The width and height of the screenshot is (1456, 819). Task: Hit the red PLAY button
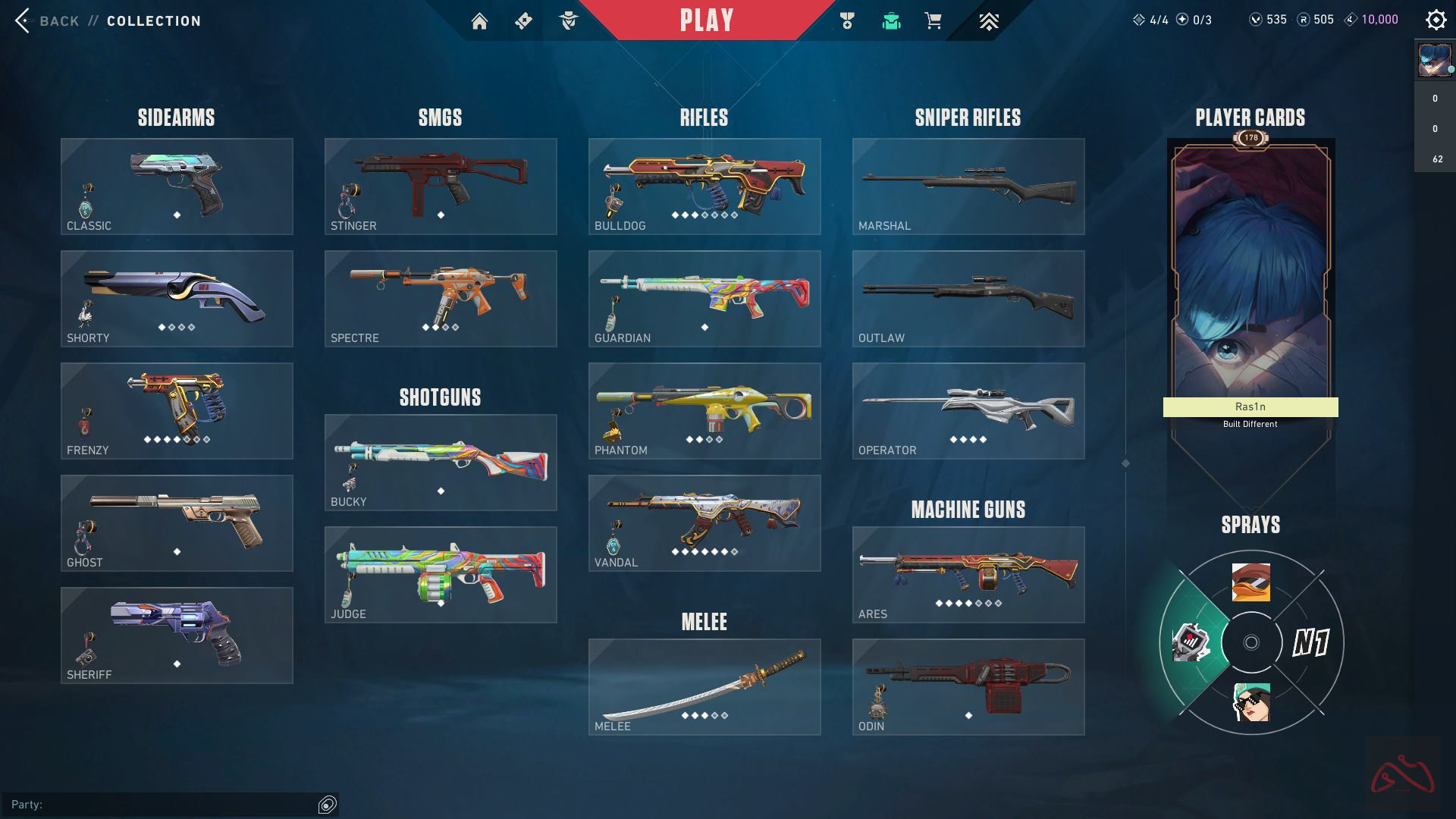pos(707,20)
